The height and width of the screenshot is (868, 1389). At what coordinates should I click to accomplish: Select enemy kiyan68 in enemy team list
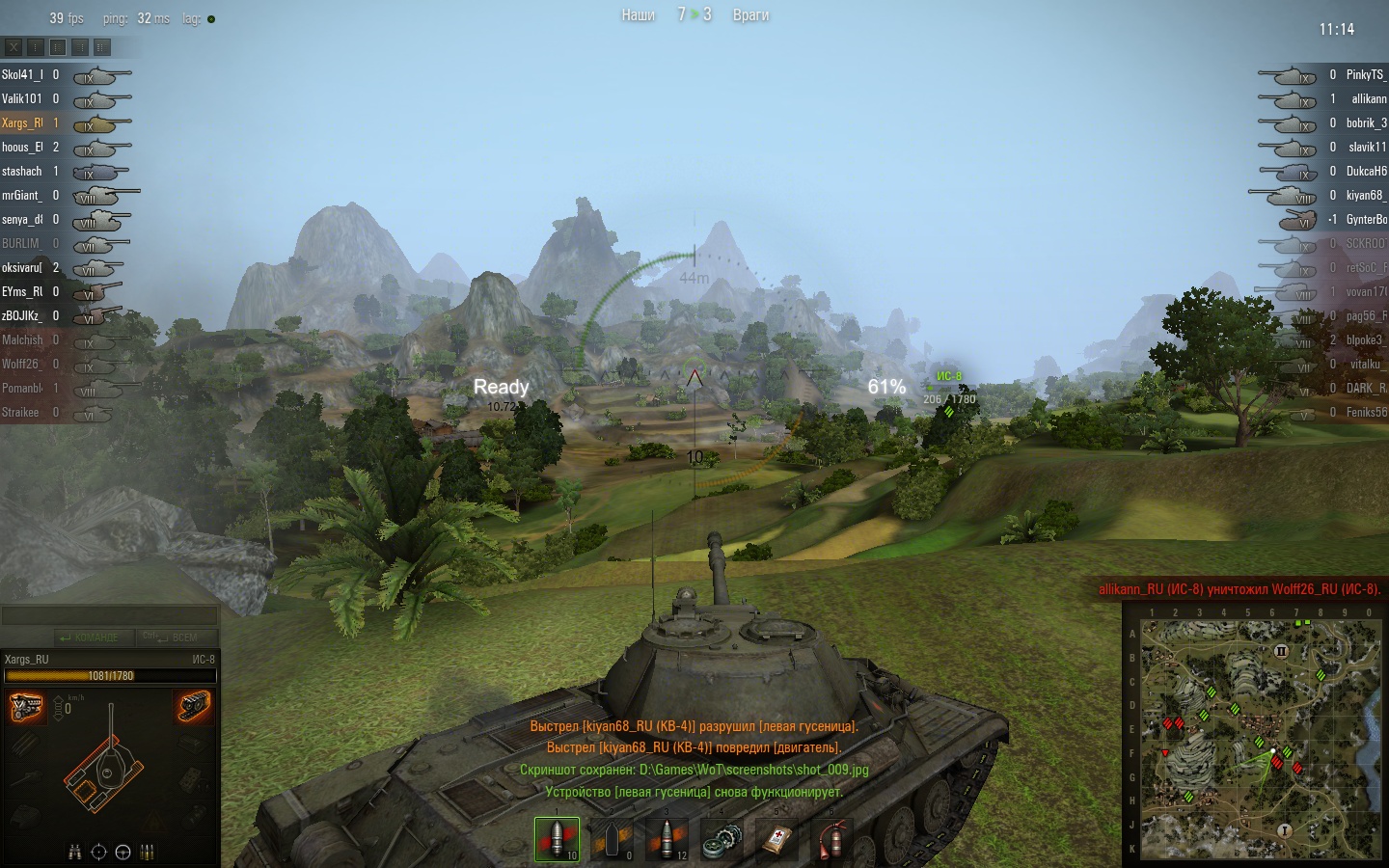click(1365, 195)
